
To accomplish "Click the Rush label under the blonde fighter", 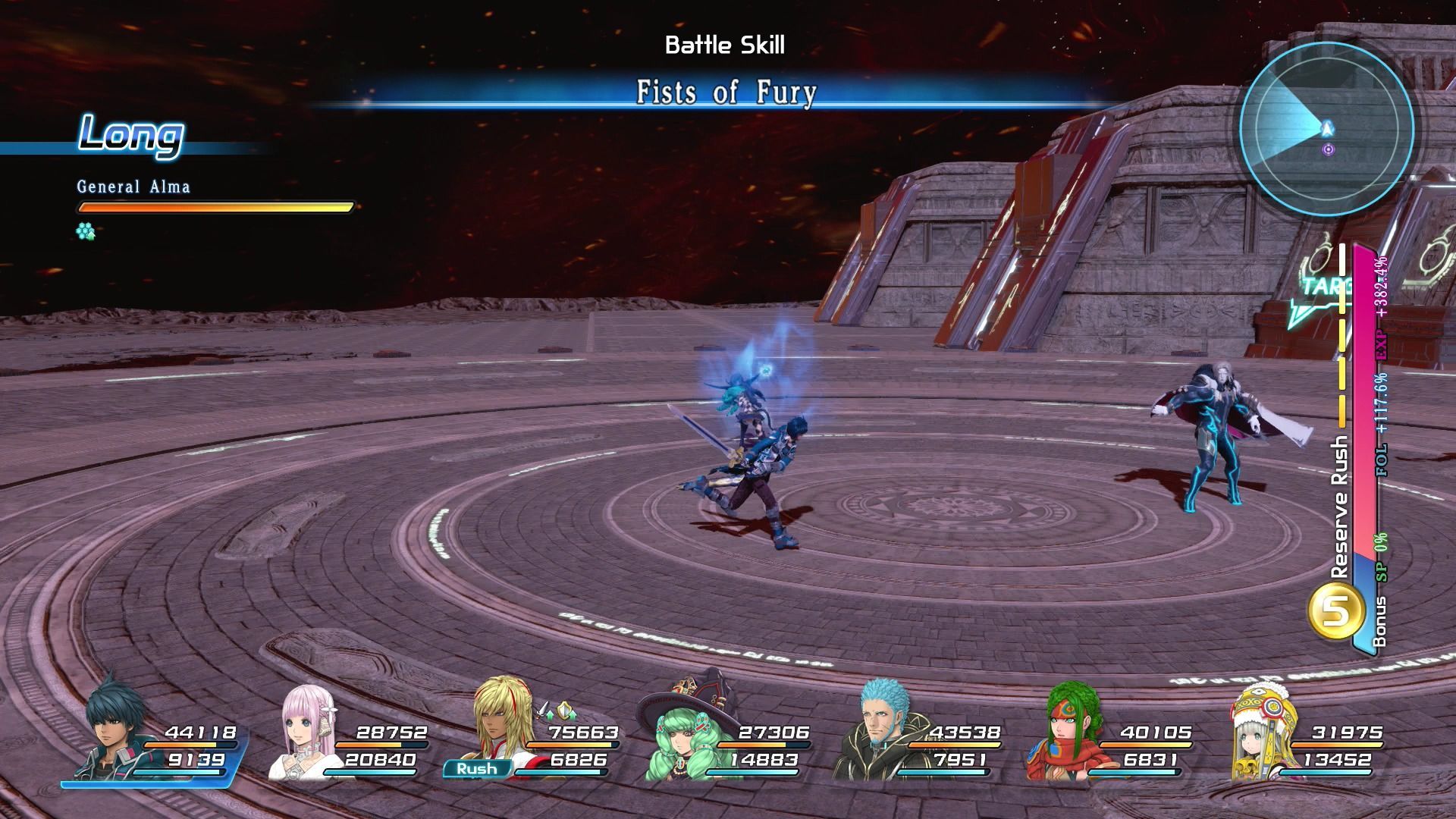I will (477, 768).
